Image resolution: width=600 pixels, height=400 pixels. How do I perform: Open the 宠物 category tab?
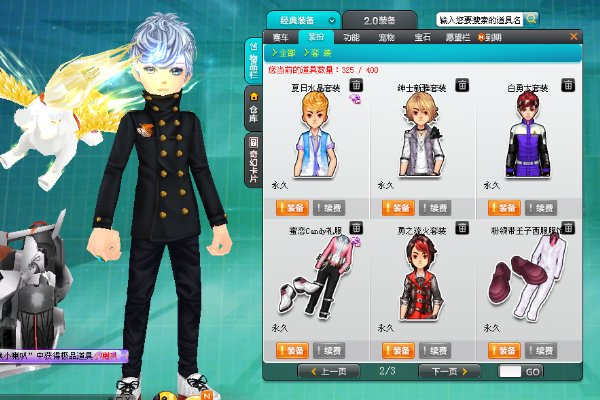[x=384, y=37]
